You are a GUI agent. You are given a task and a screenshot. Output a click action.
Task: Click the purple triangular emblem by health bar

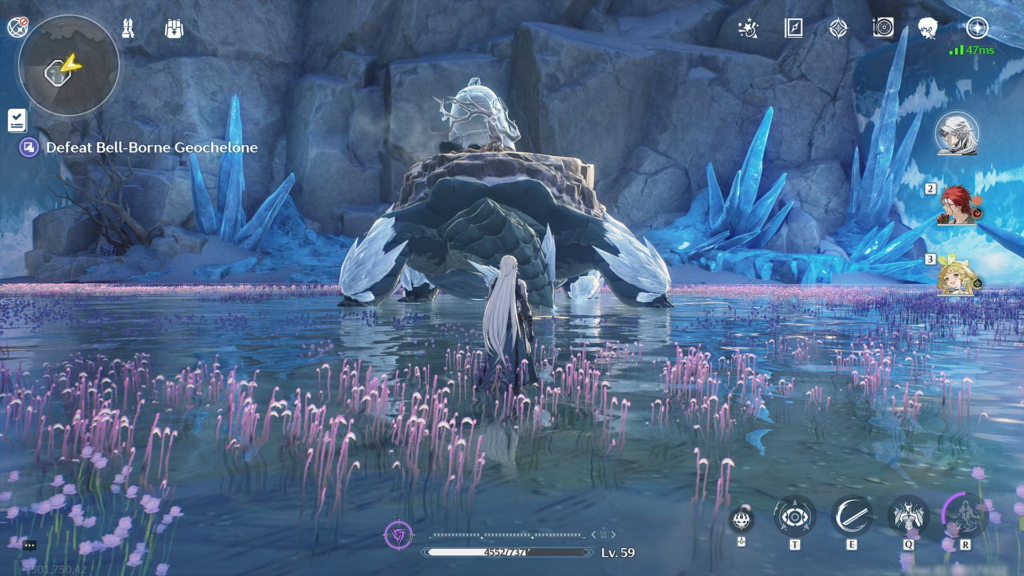tap(399, 534)
